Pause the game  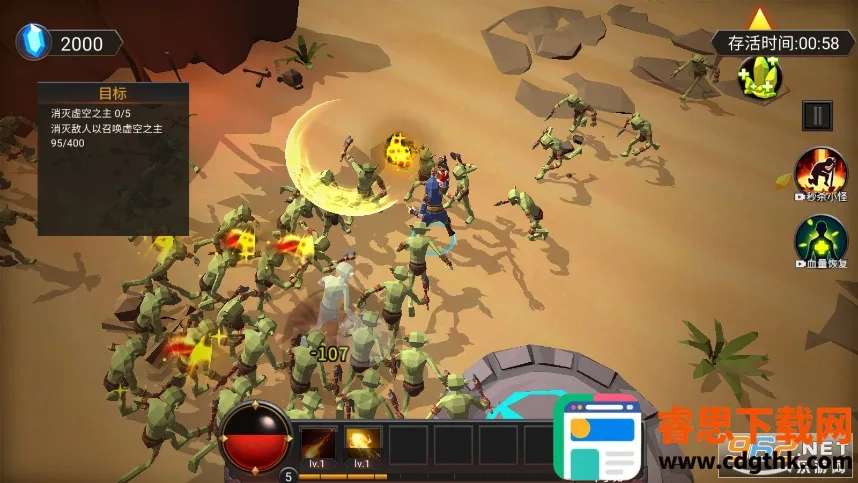[x=818, y=115]
